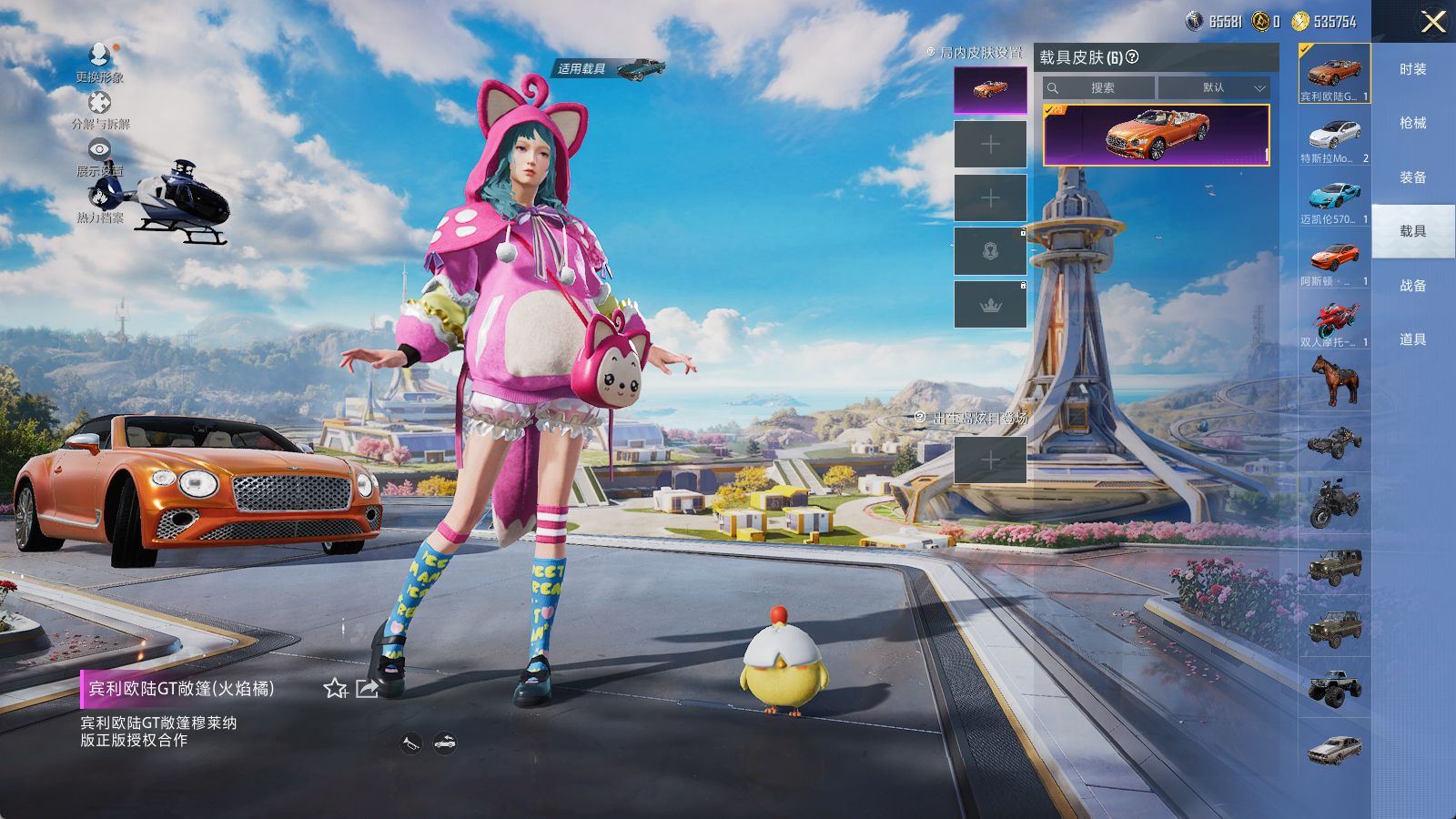Switch to the 时装 tab
The width and height of the screenshot is (1456, 819).
tap(1412, 69)
